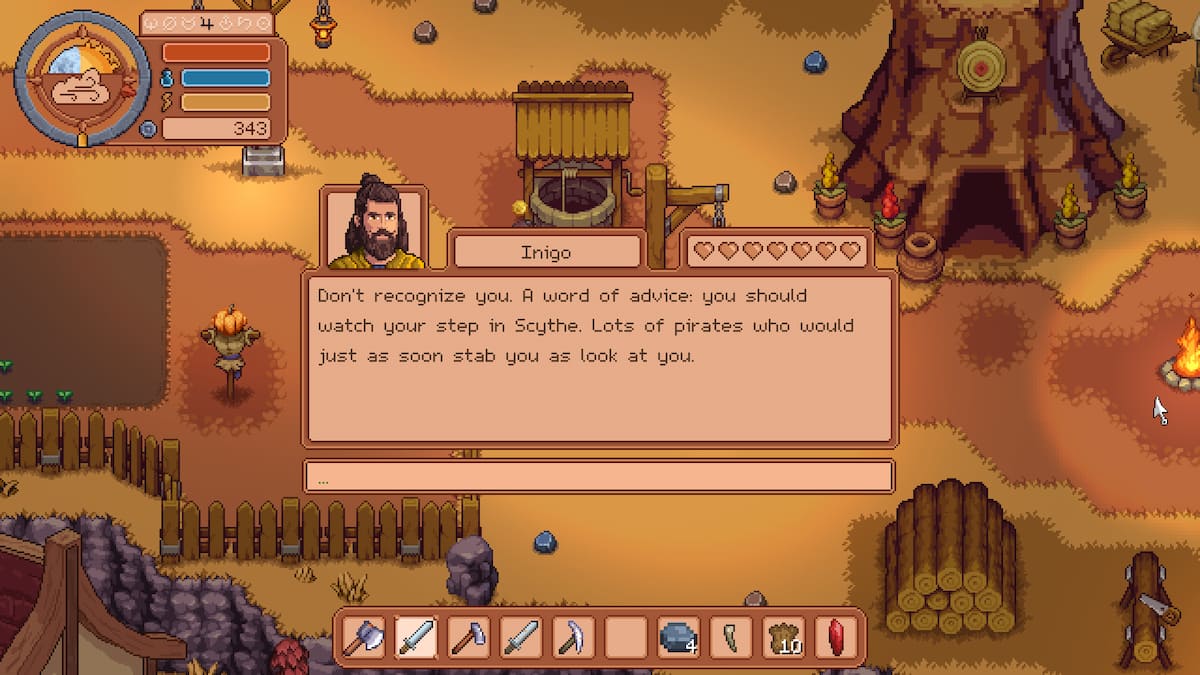The height and width of the screenshot is (675, 1200).
Task: Select the double-bladed axe hotbar slot
Action: click(364, 637)
